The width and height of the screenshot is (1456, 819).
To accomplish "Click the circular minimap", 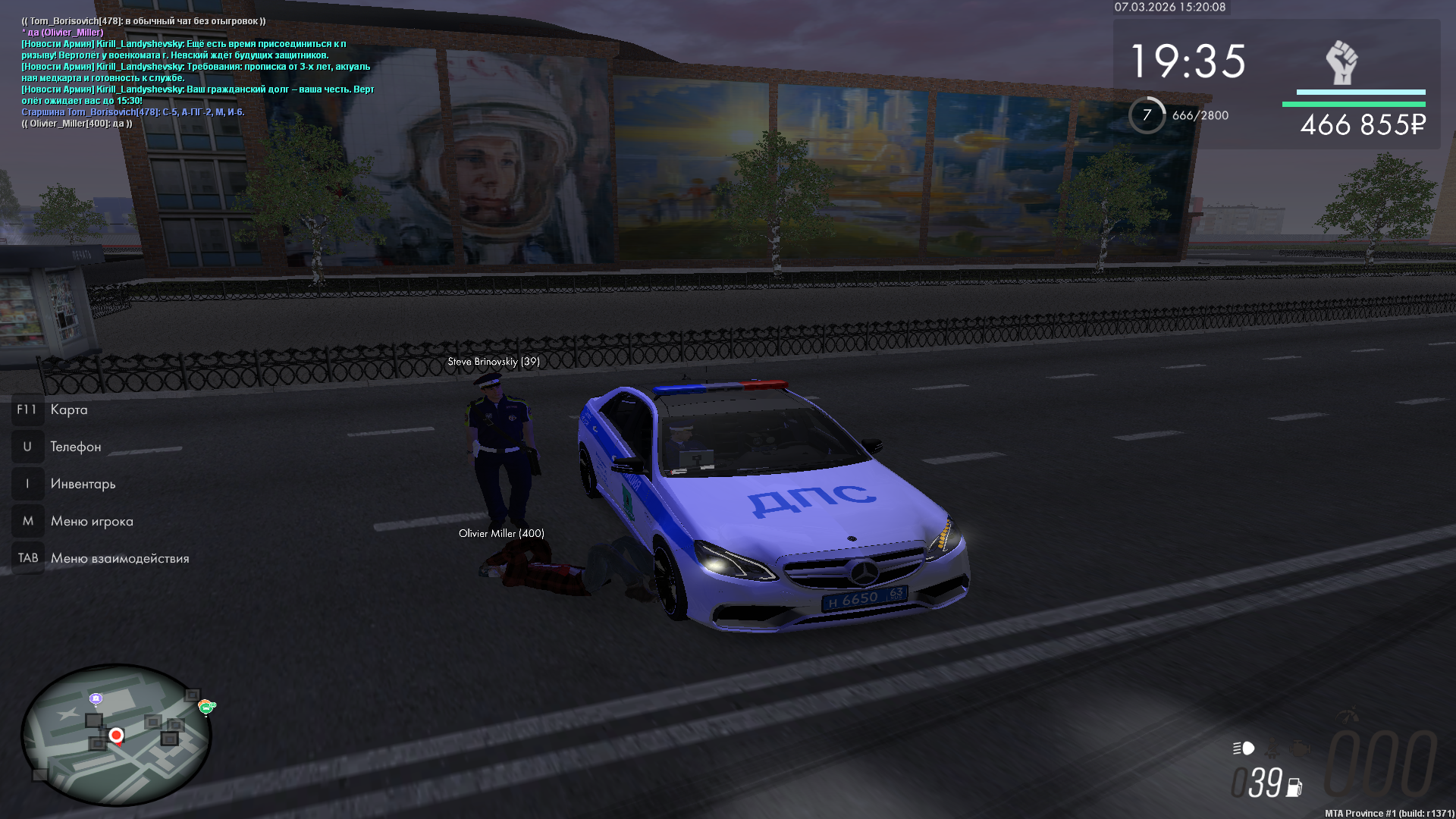I will point(116,735).
